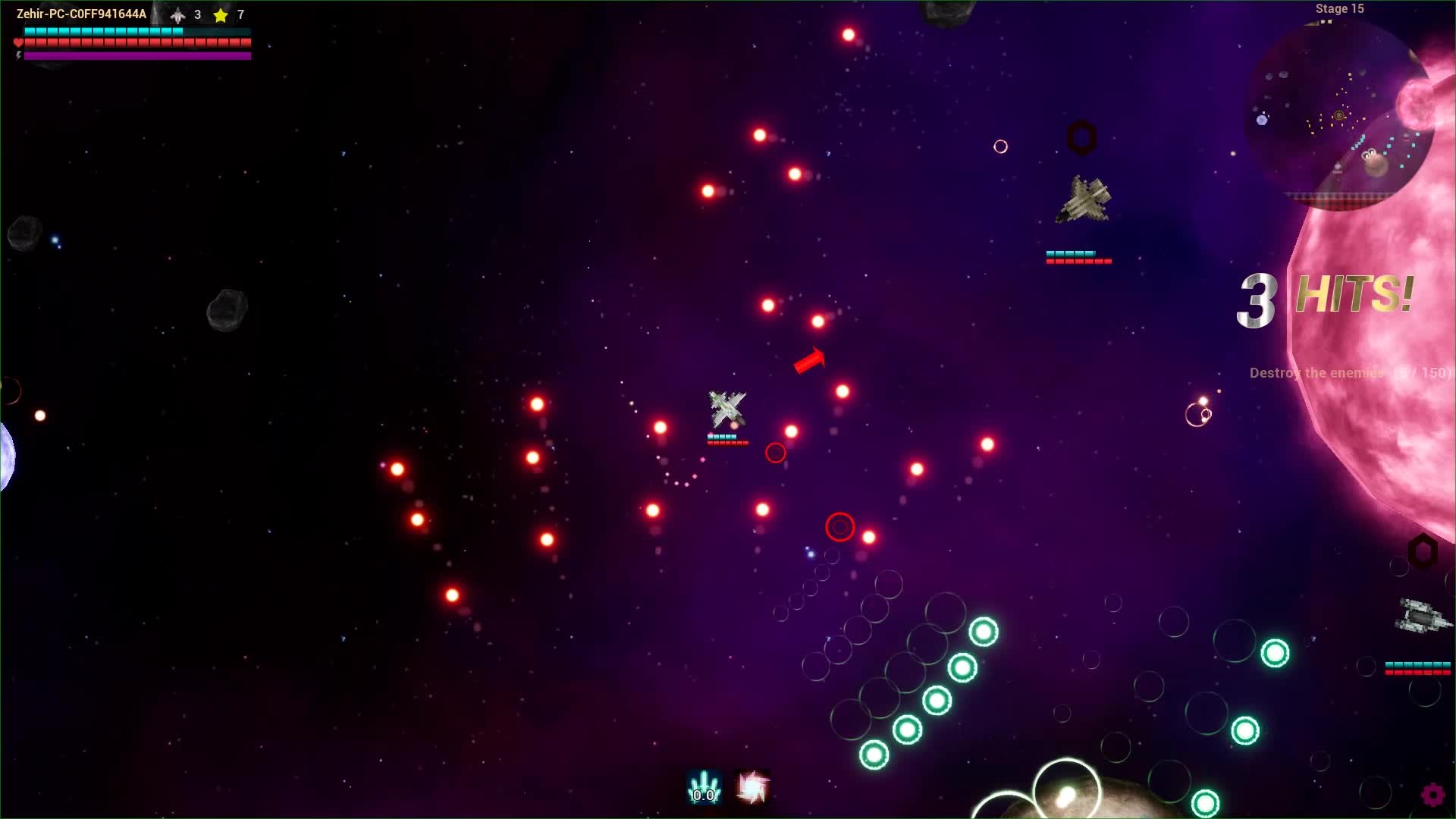Click the purple energy bar
Screen dimensions: 1456x819
point(136,55)
